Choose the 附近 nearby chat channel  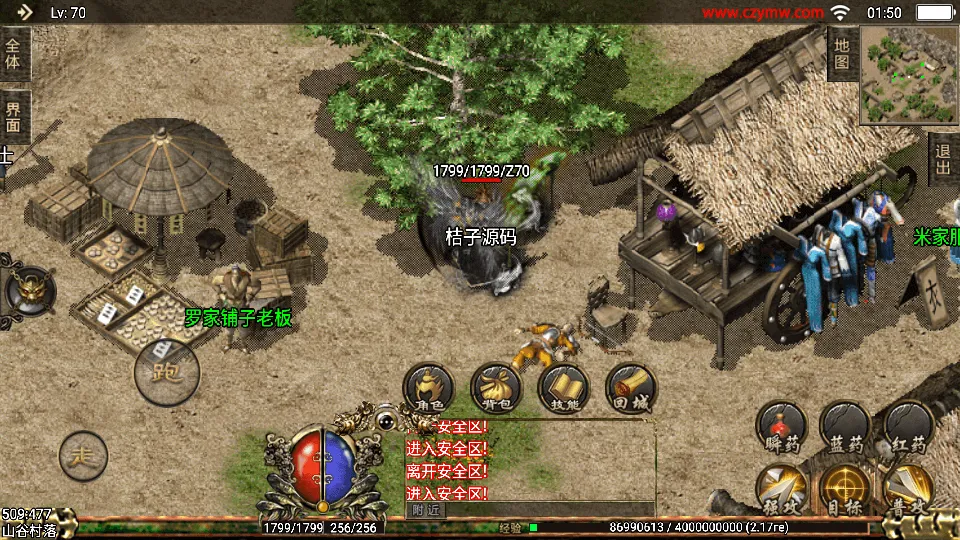click(x=424, y=509)
